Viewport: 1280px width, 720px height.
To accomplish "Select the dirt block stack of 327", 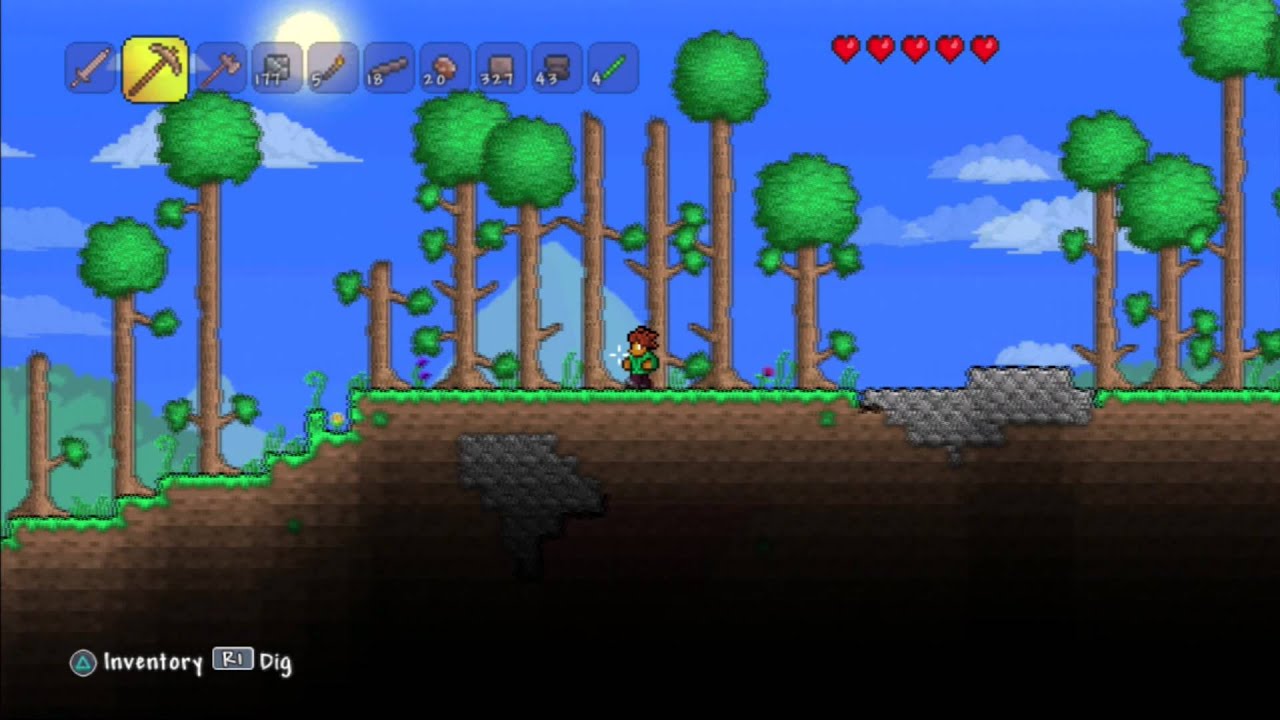I will click(x=501, y=69).
